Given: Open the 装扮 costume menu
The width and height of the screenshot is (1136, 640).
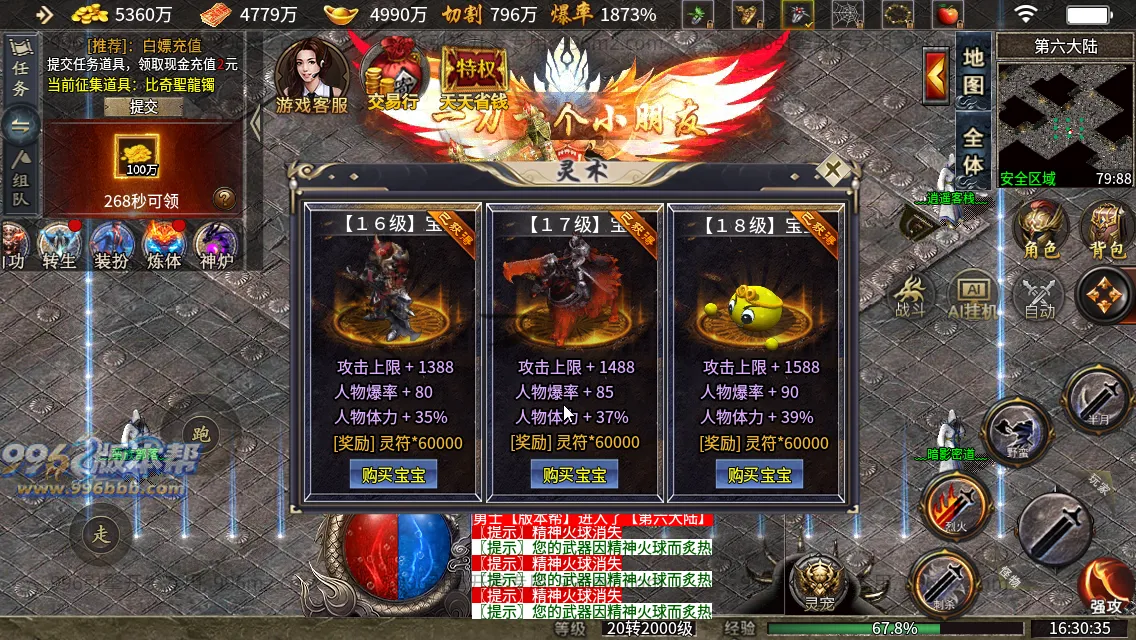Looking at the screenshot, I should [110, 245].
